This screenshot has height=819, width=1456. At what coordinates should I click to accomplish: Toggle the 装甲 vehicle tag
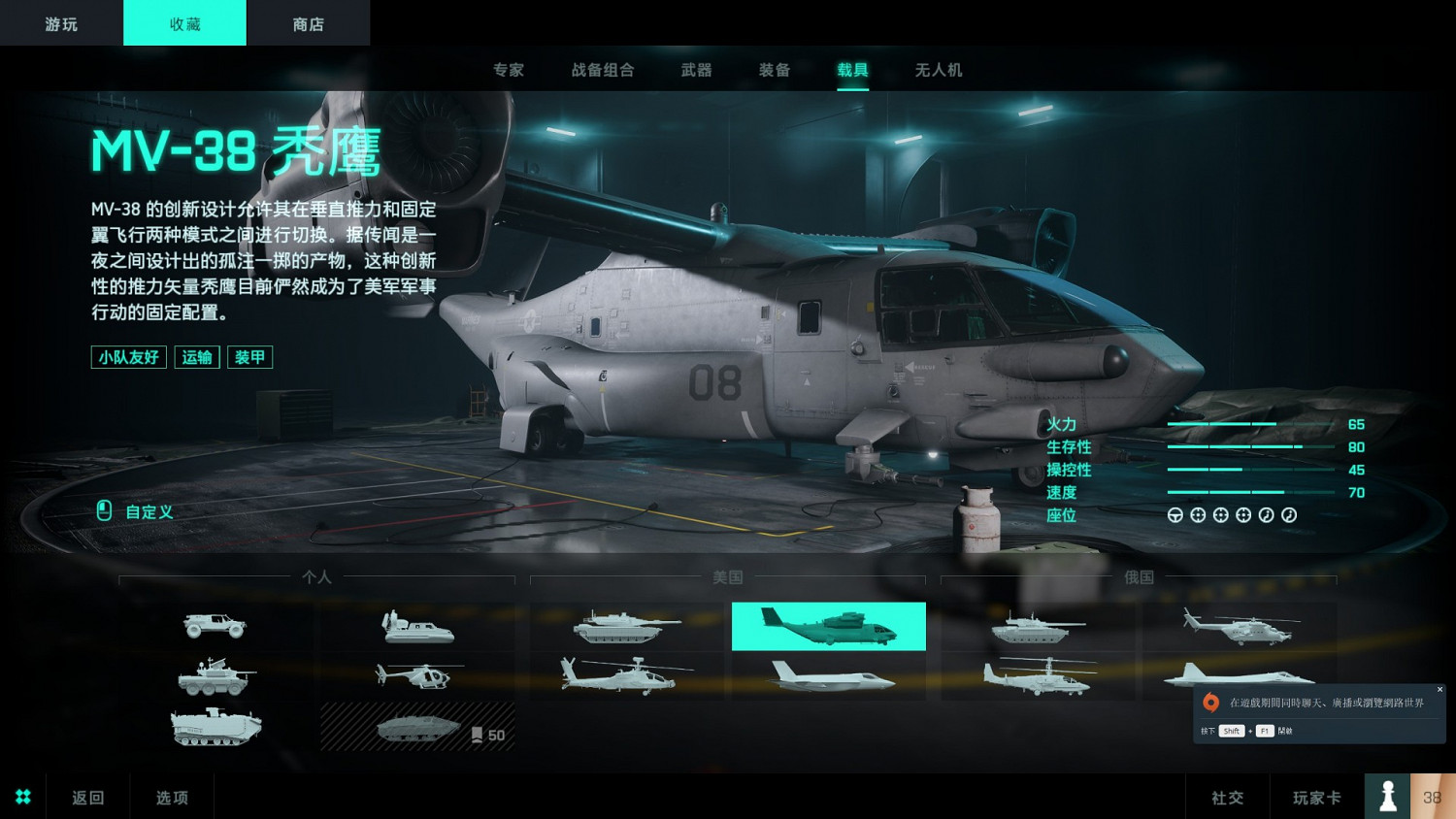(249, 357)
